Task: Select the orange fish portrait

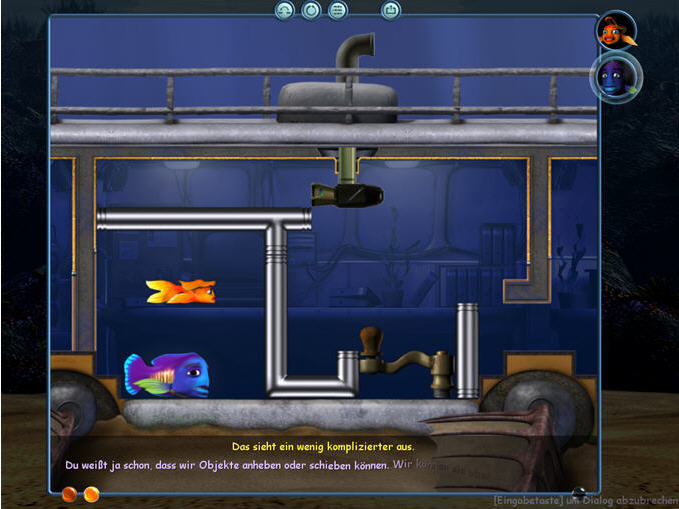Action: 615,32
